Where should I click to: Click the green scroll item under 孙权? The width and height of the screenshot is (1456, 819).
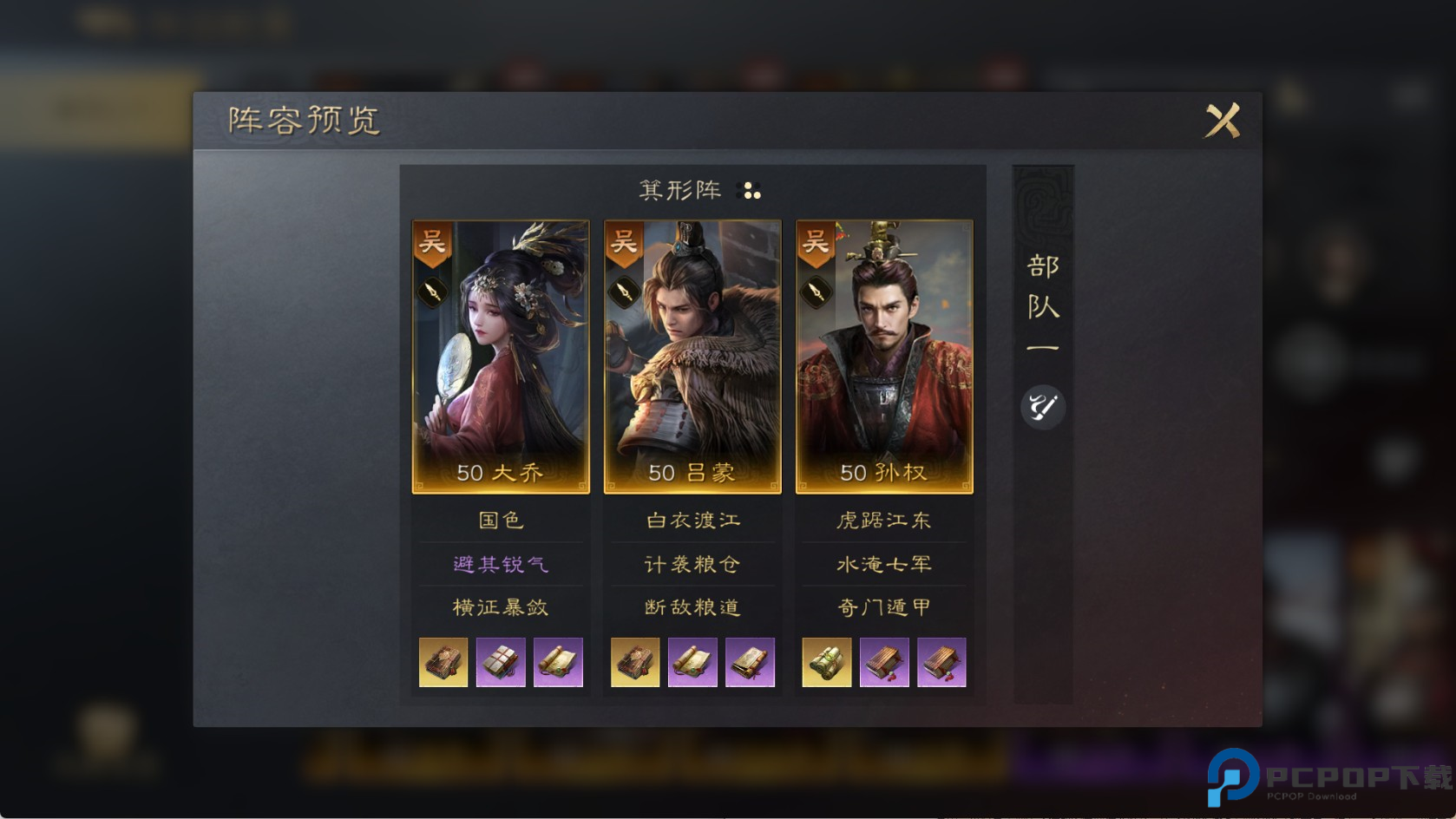pyautogui.click(x=825, y=662)
